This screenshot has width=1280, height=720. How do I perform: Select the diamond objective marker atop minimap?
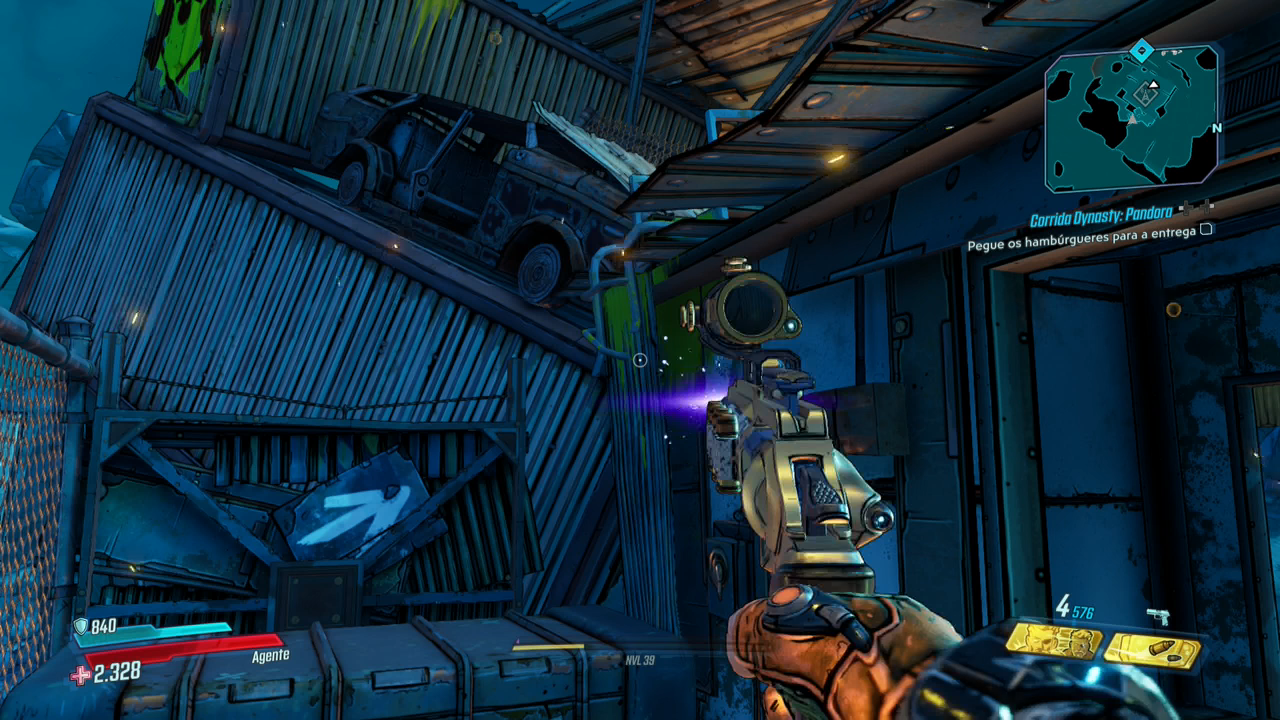[1141, 48]
